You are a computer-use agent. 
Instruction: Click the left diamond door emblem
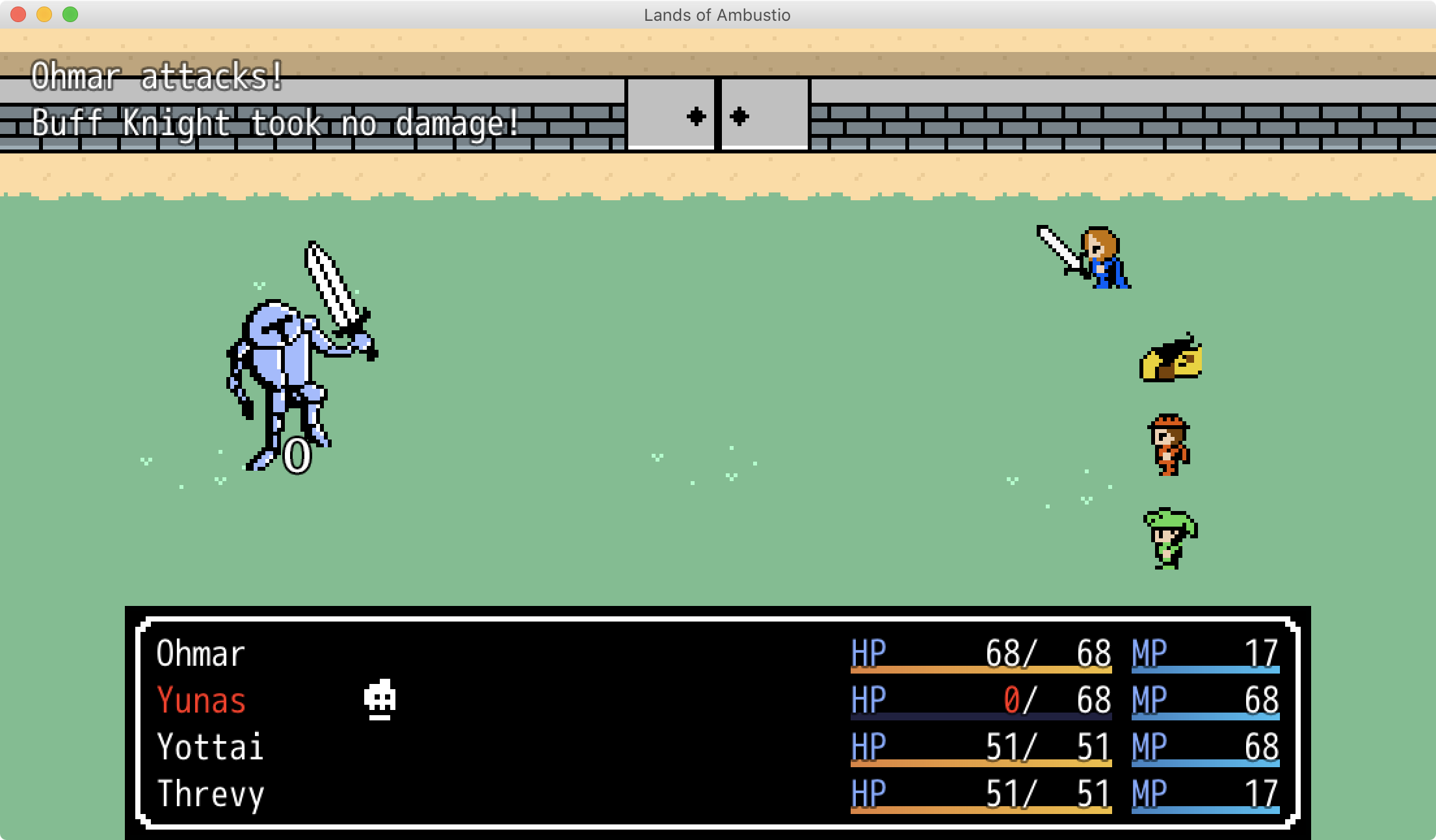[695, 116]
